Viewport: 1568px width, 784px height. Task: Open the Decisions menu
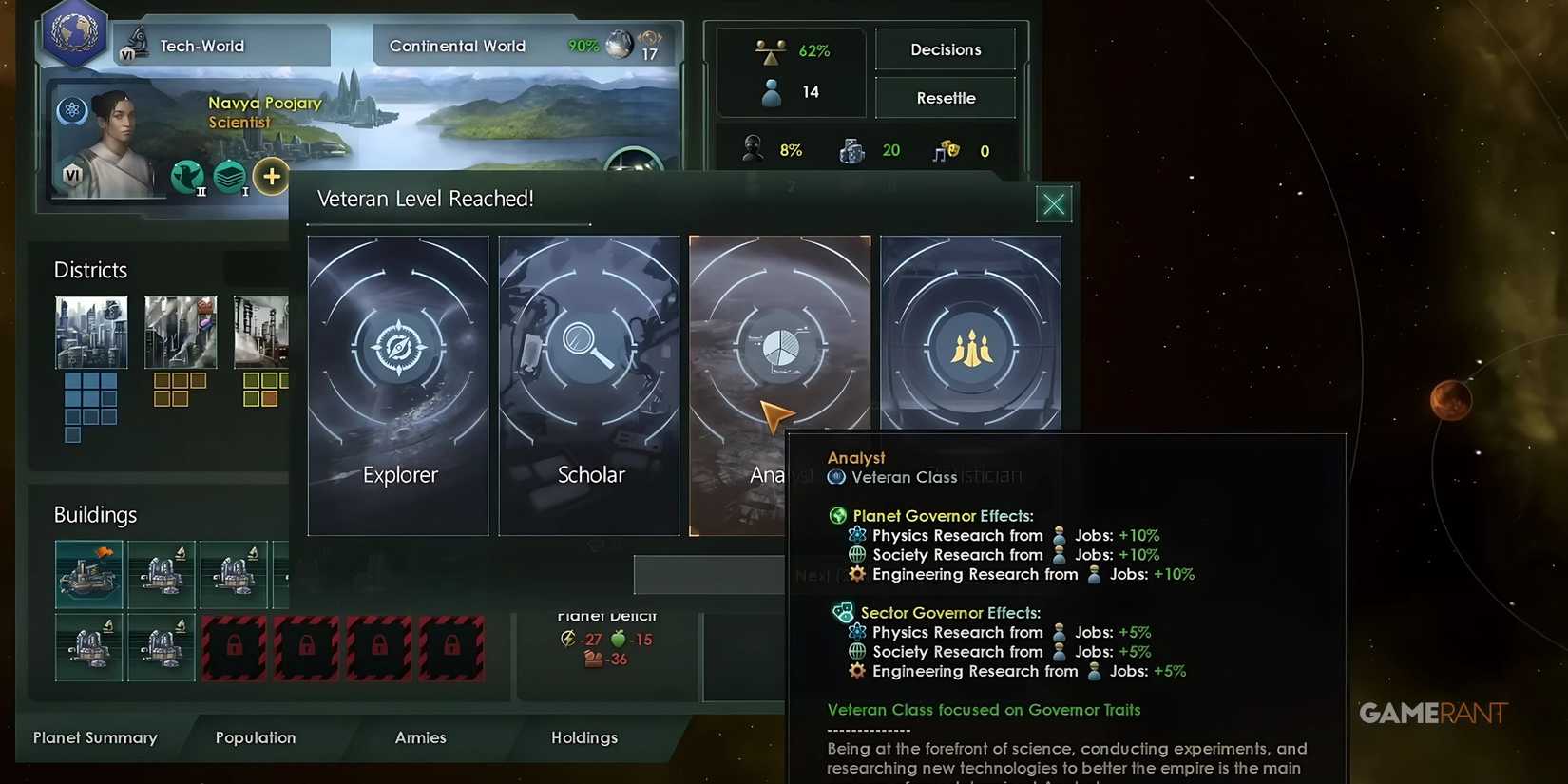click(945, 49)
